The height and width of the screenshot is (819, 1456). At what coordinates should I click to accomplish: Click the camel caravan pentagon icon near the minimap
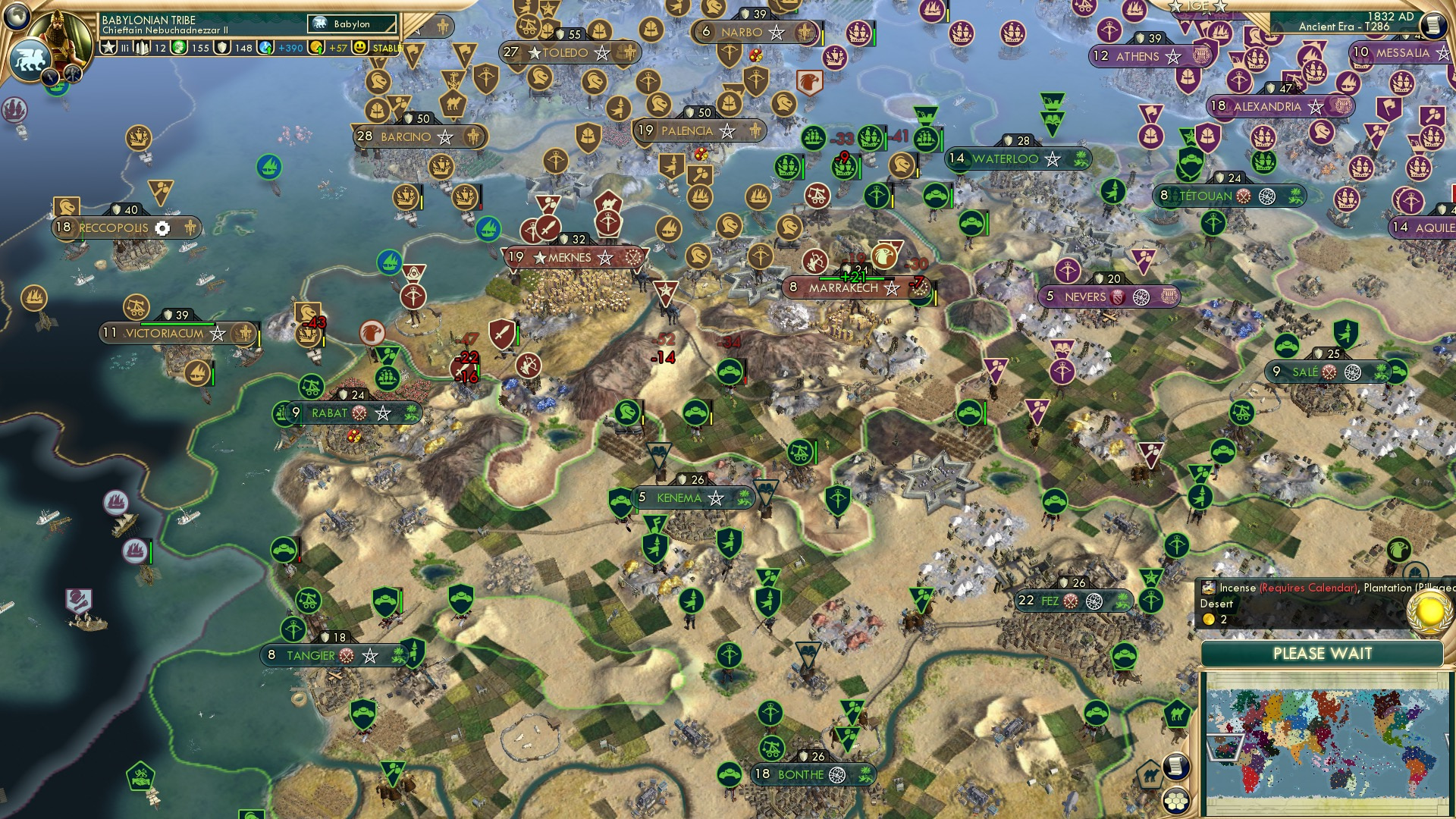point(1150,773)
